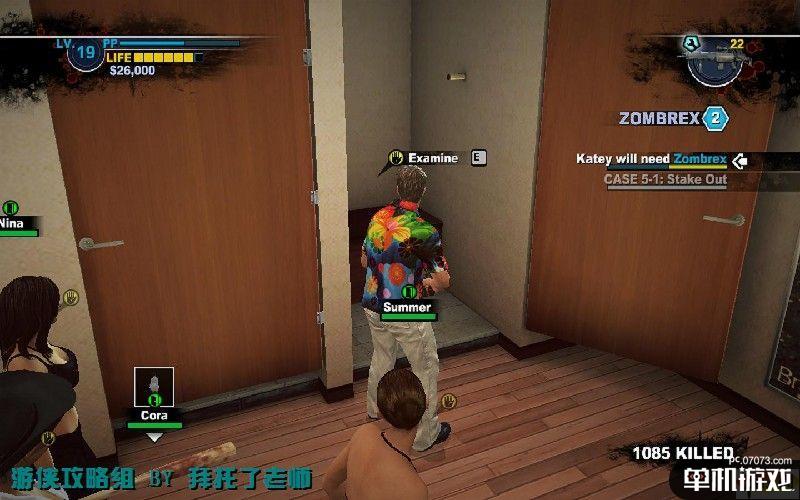Select the CASE 5-1: Stake Out tracker

[x=664, y=180]
